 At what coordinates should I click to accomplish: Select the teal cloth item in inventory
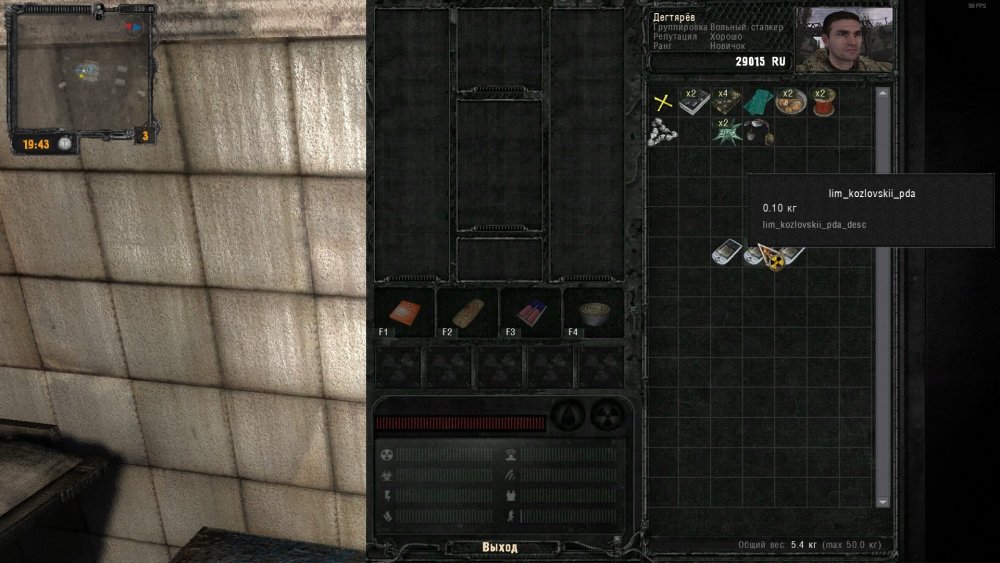click(x=758, y=101)
